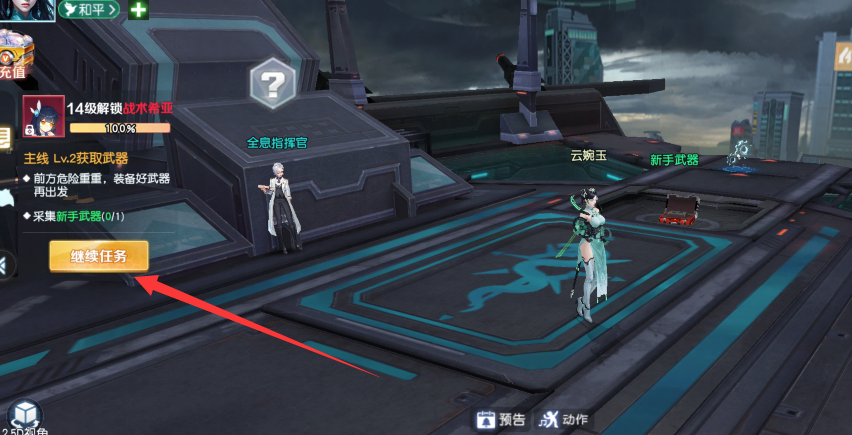Collapse the left panel arrow tab
This screenshot has height=435, width=852.
[5, 265]
